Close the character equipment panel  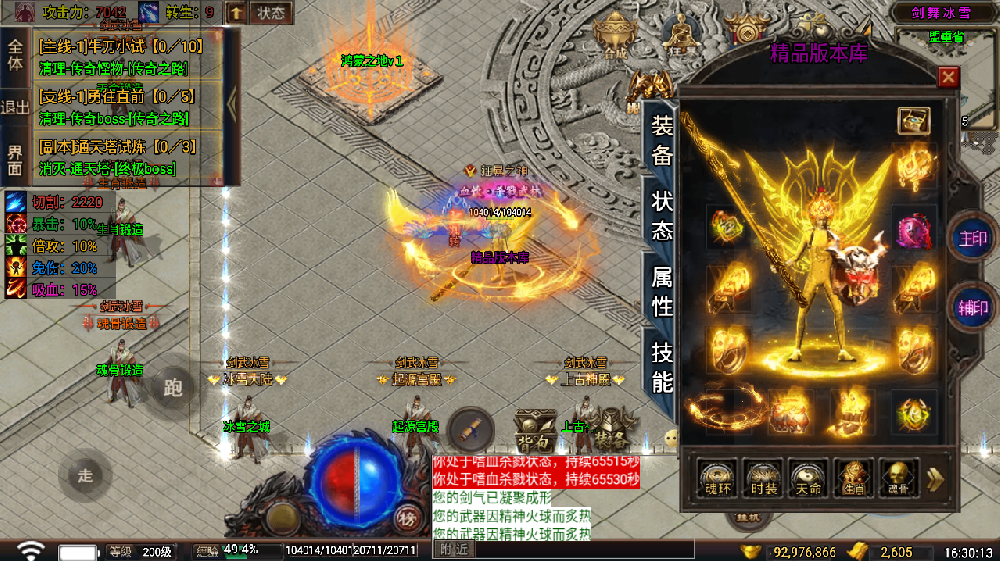click(x=948, y=77)
